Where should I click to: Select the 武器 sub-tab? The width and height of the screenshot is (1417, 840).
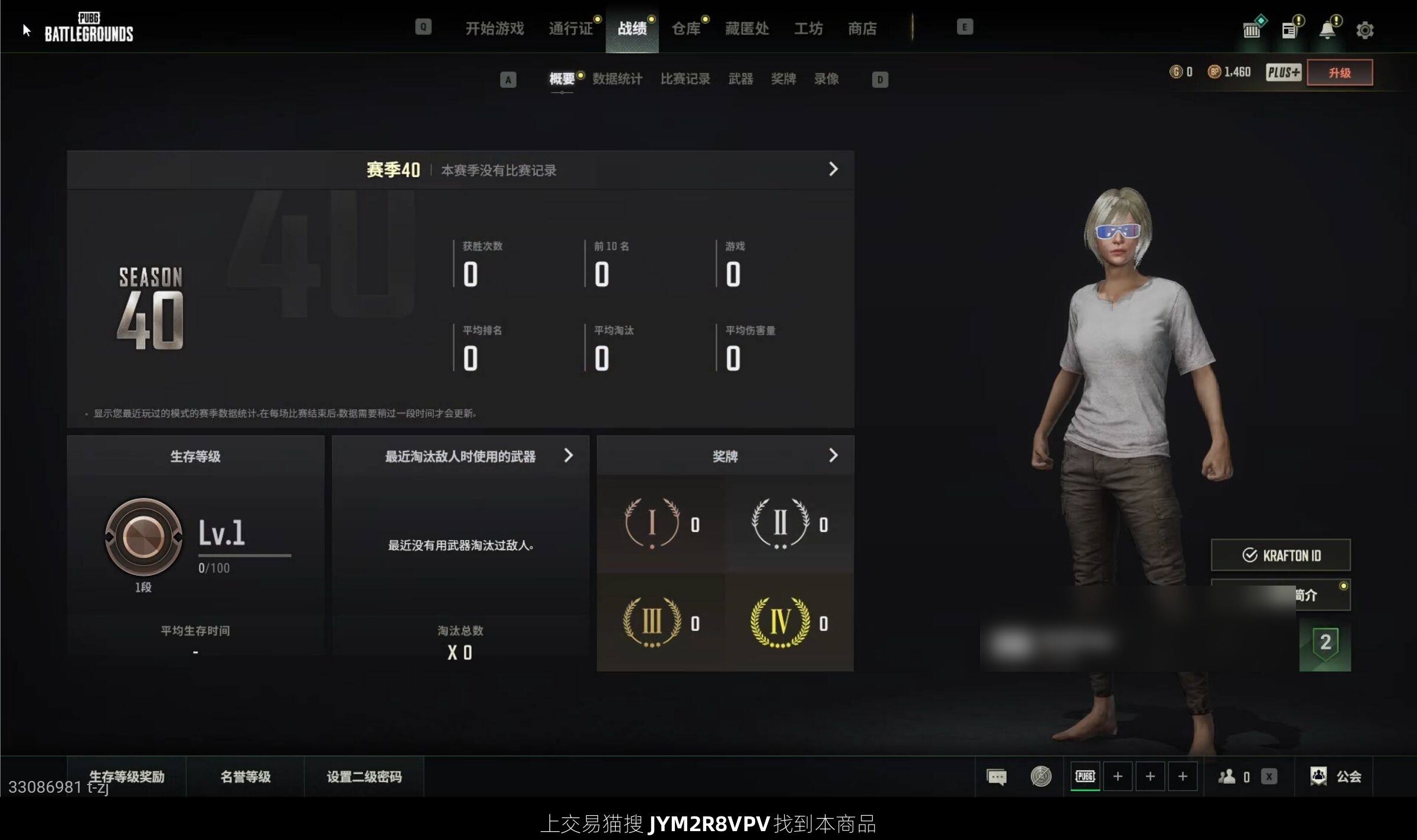point(740,79)
